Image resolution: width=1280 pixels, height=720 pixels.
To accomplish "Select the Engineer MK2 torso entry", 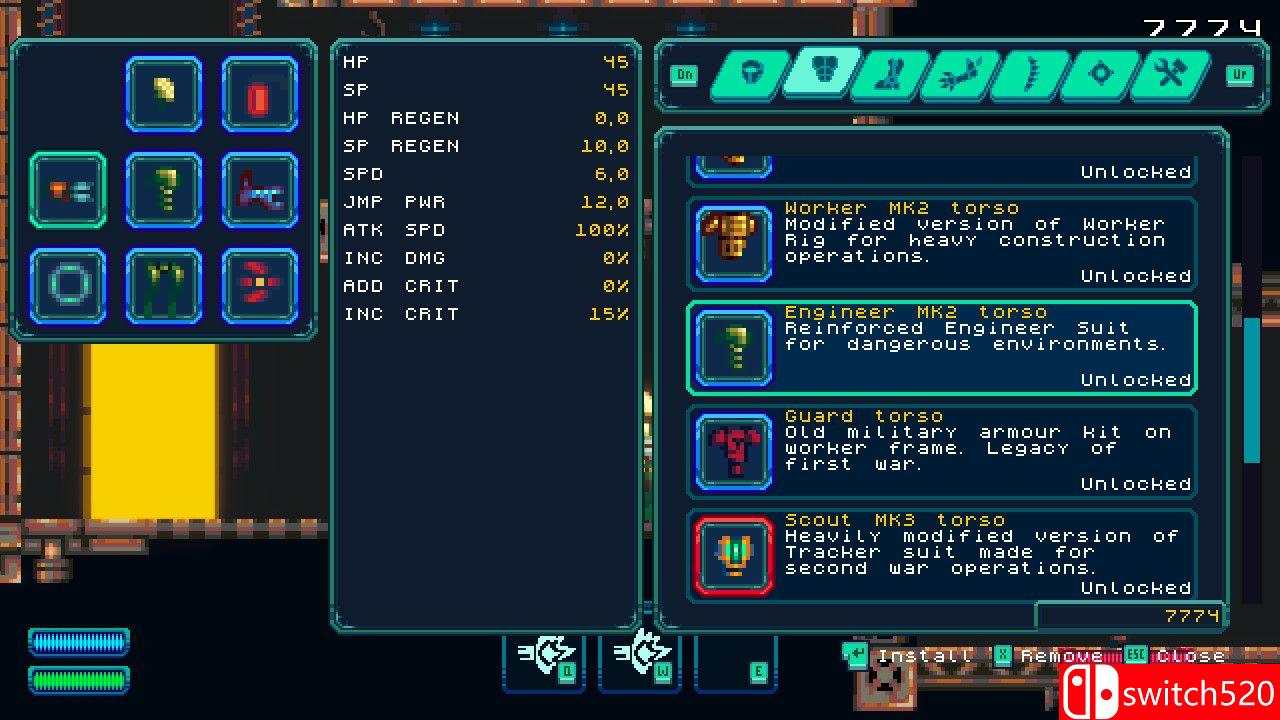I will [941, 346].
